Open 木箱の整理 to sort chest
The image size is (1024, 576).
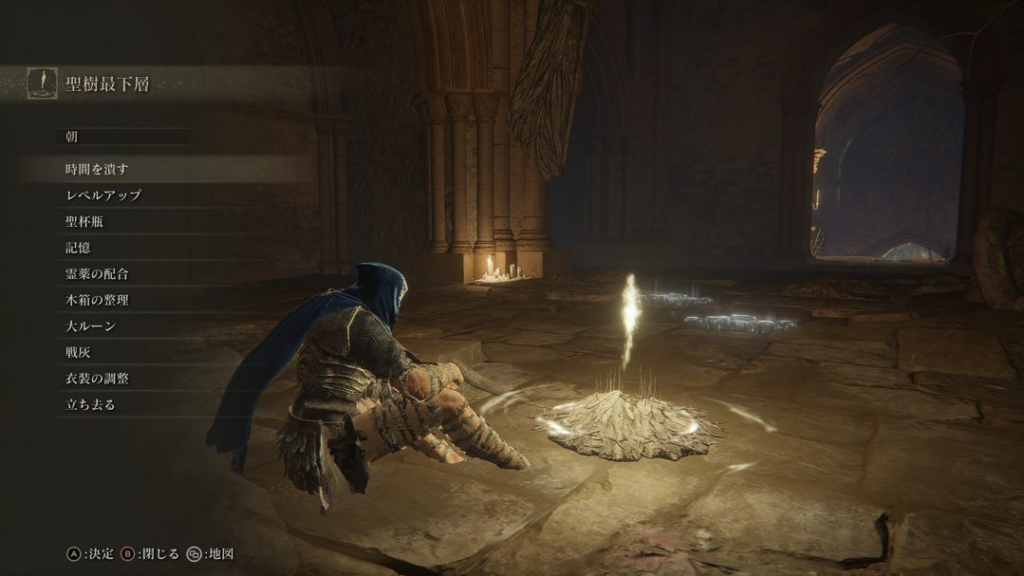(97, 299)
